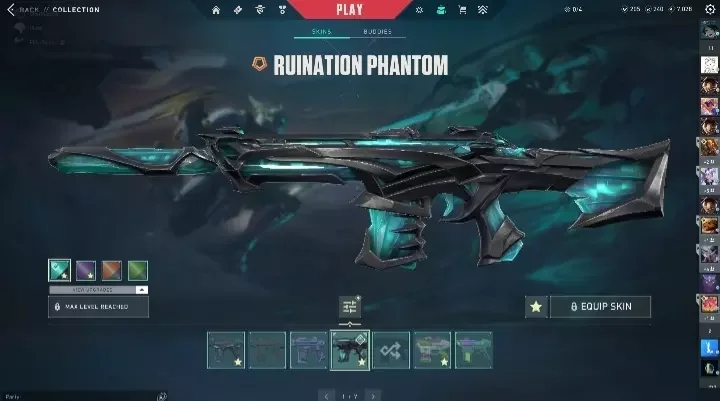This screenshot has height=401, width=720.
Task: Open the store cart icon
Action: (x=462, y=10)
